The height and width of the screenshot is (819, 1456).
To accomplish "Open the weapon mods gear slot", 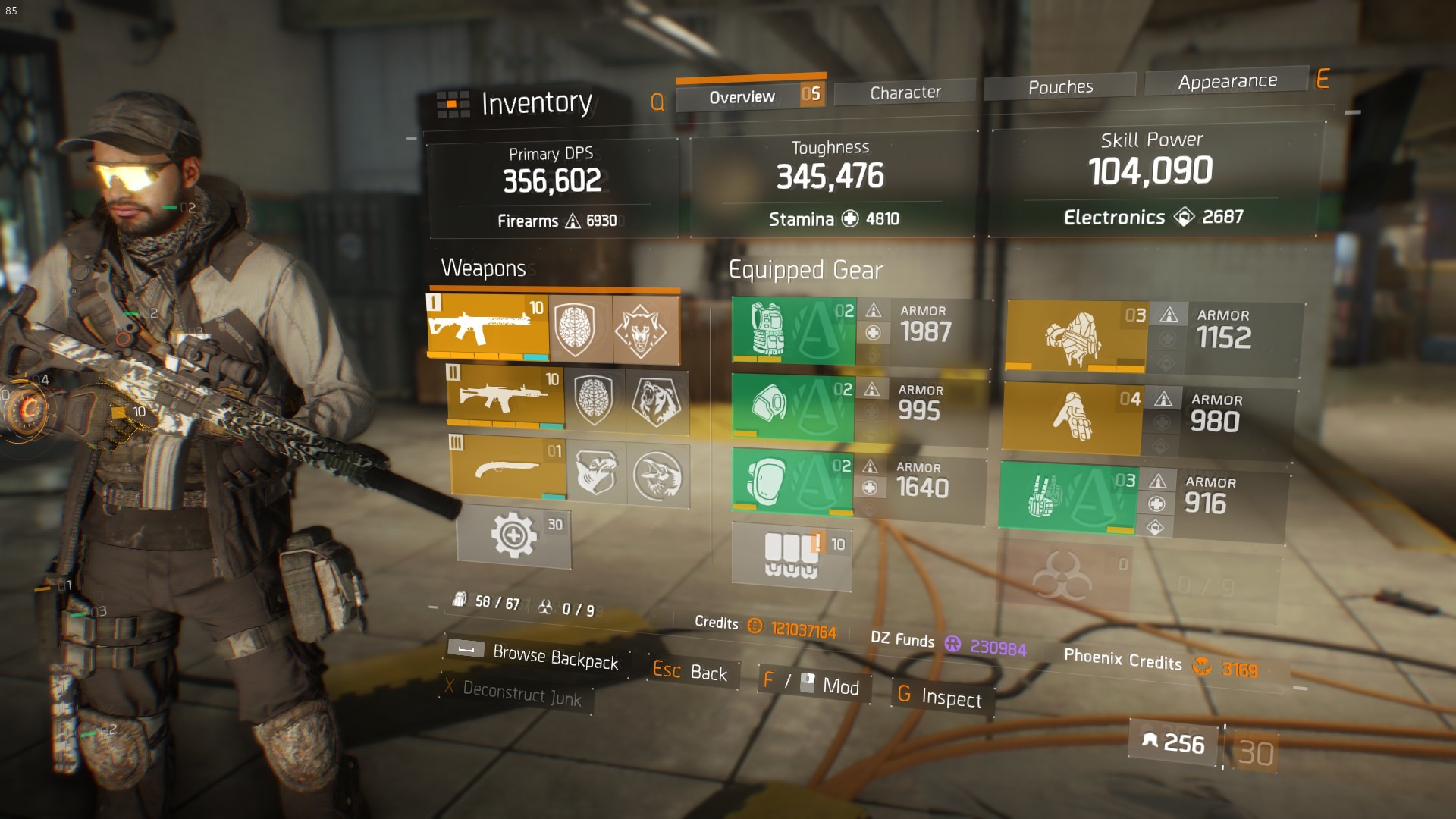I will [514, 536].
